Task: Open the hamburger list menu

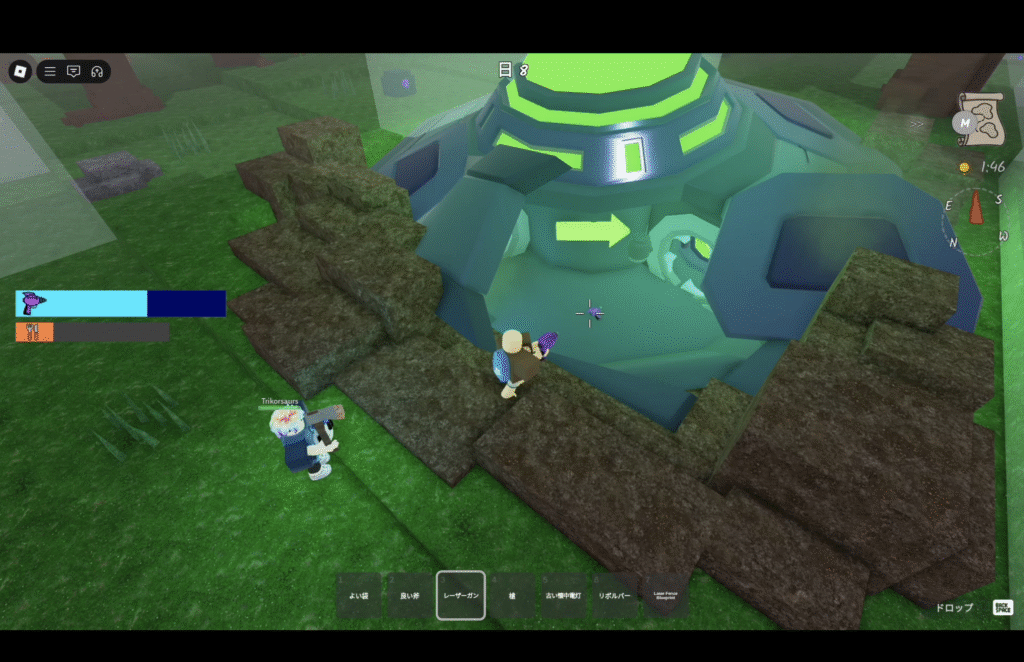Action: (x=50, y=71)
